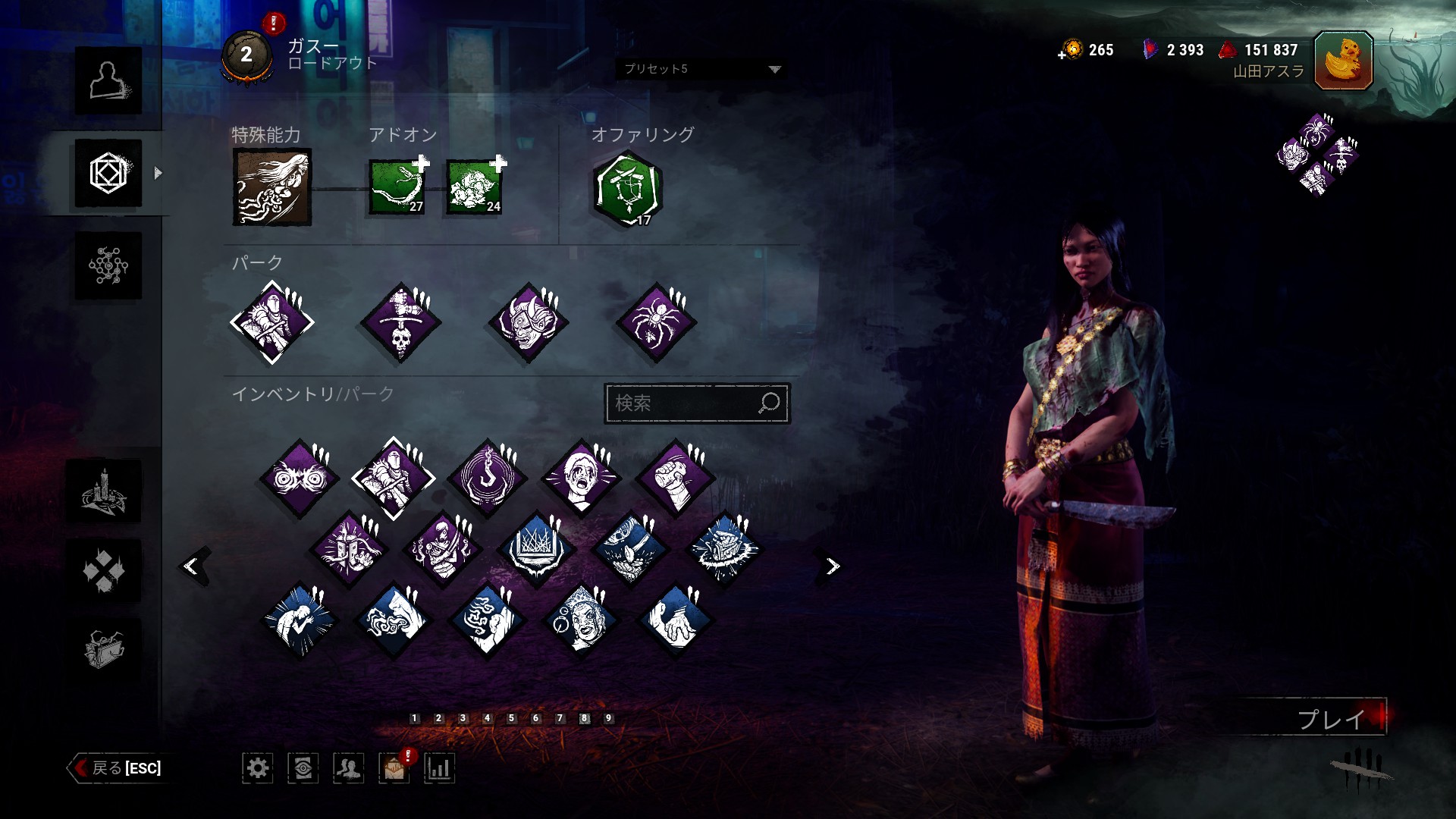Click the プレイ (Play) button

[x=1331, y=718]
